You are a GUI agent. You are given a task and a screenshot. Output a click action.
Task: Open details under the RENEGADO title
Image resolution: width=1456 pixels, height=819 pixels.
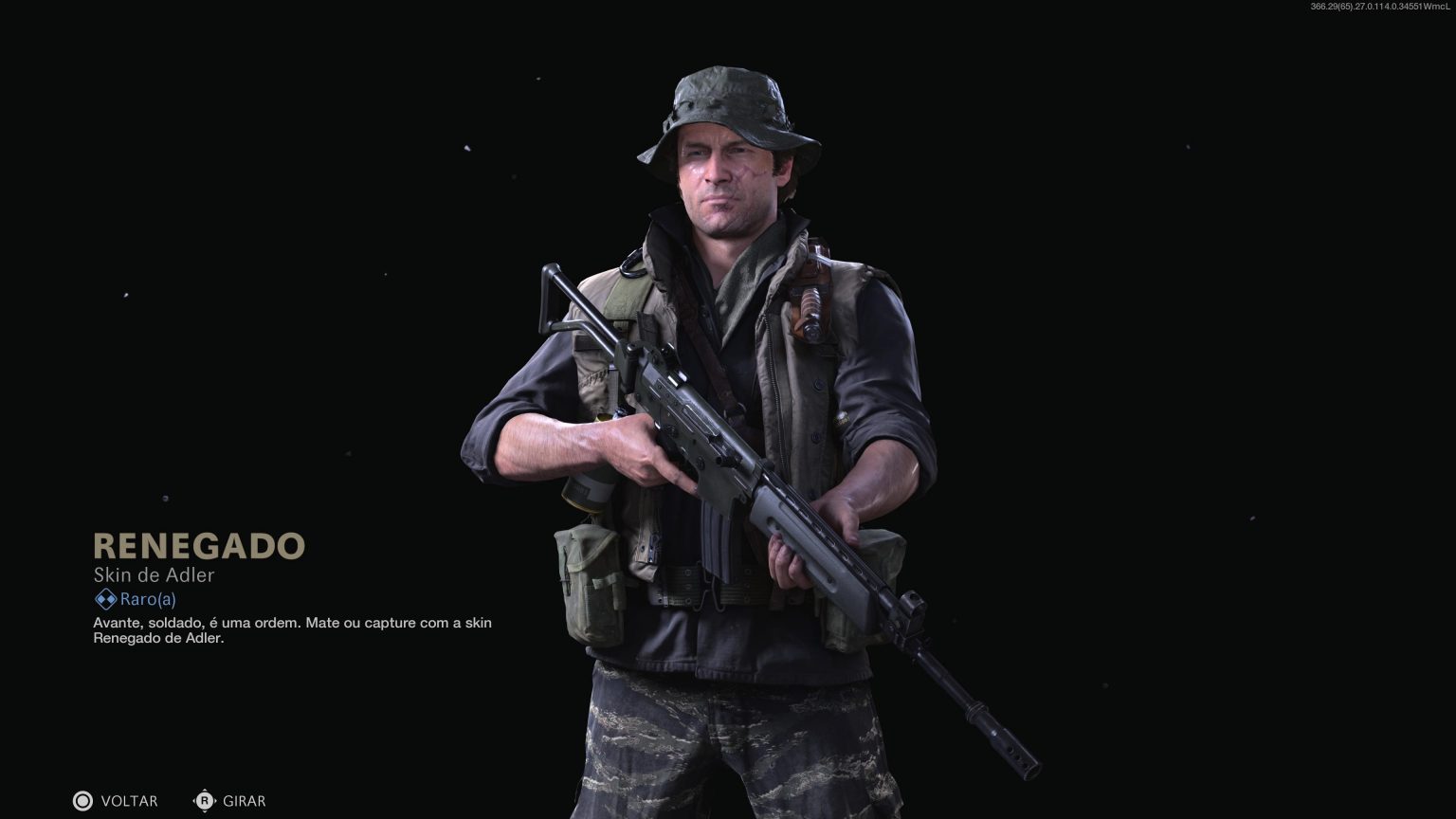click(x=199, y=547)
